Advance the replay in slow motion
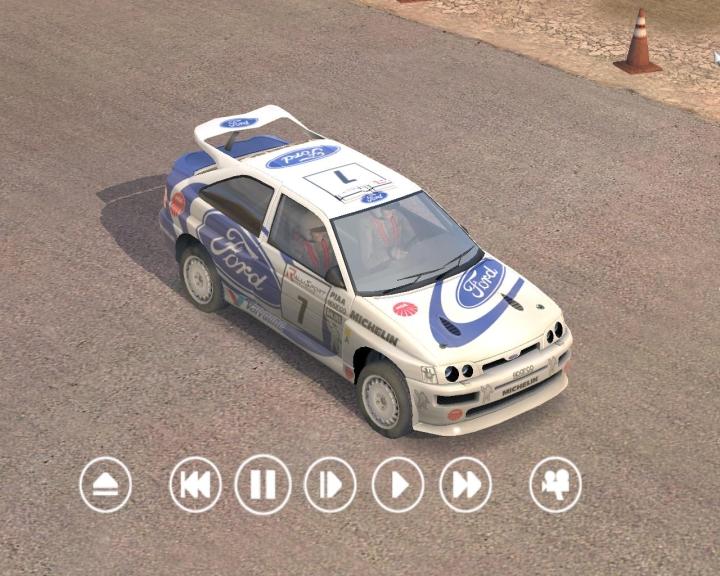Screen dimensions: 720x576 point(330,485)
